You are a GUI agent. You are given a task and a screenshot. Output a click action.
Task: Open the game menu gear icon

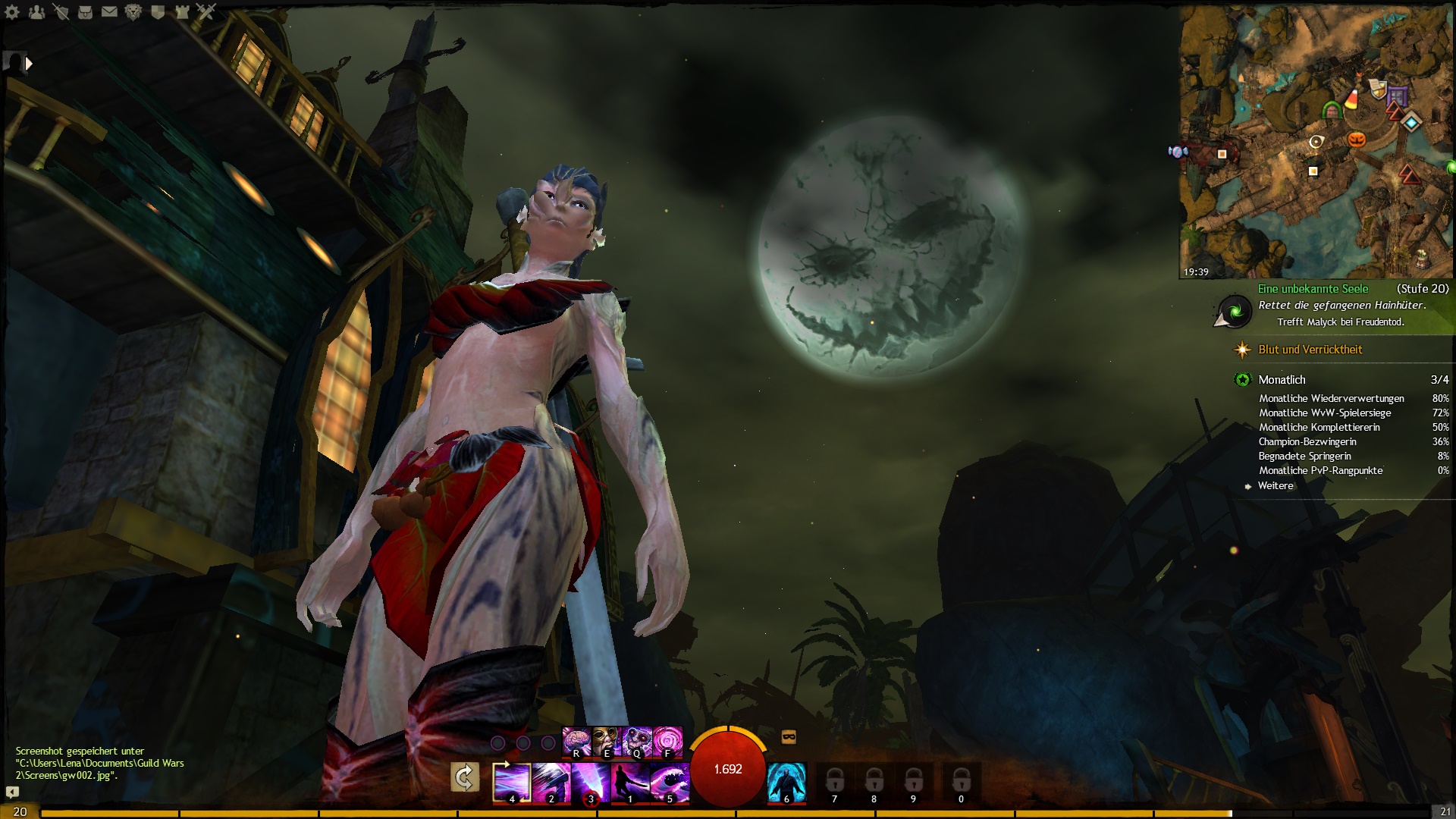12,12
